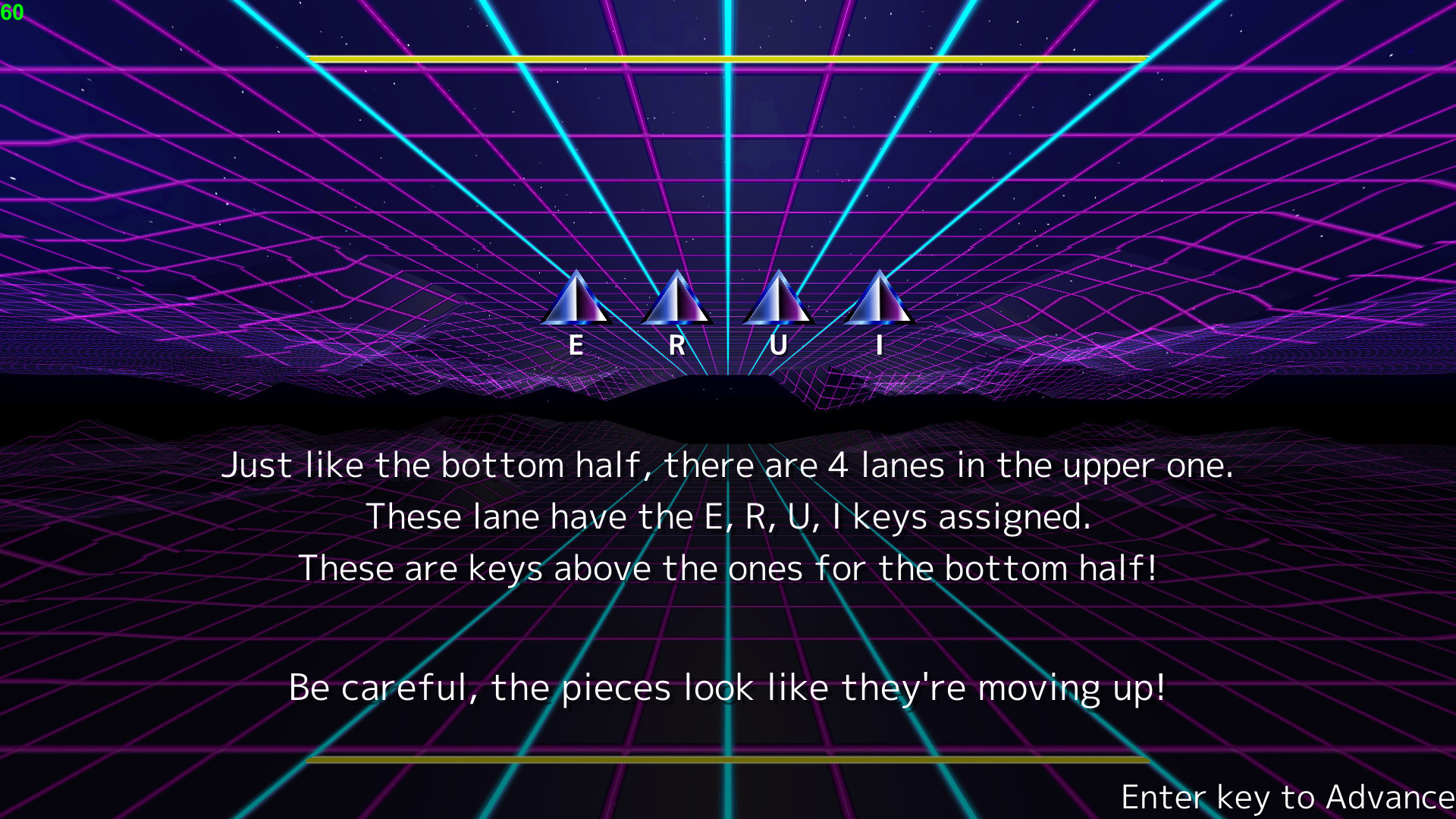The width and height of the screenshot is (1456, 819).
Task: Toggle the green 60 FPS counter
Action: pos(11,12)
